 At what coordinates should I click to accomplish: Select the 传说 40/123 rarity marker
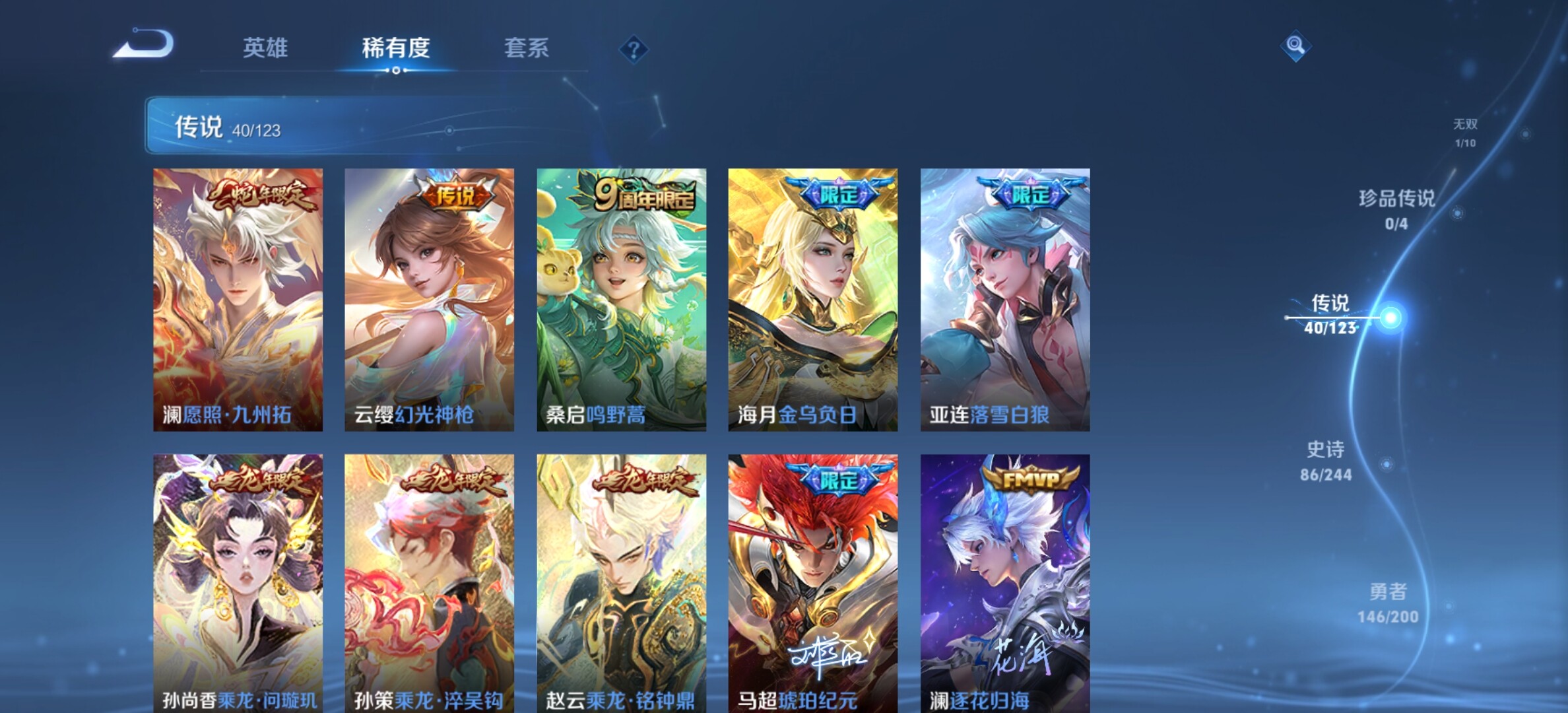(x=1330, y=314)
